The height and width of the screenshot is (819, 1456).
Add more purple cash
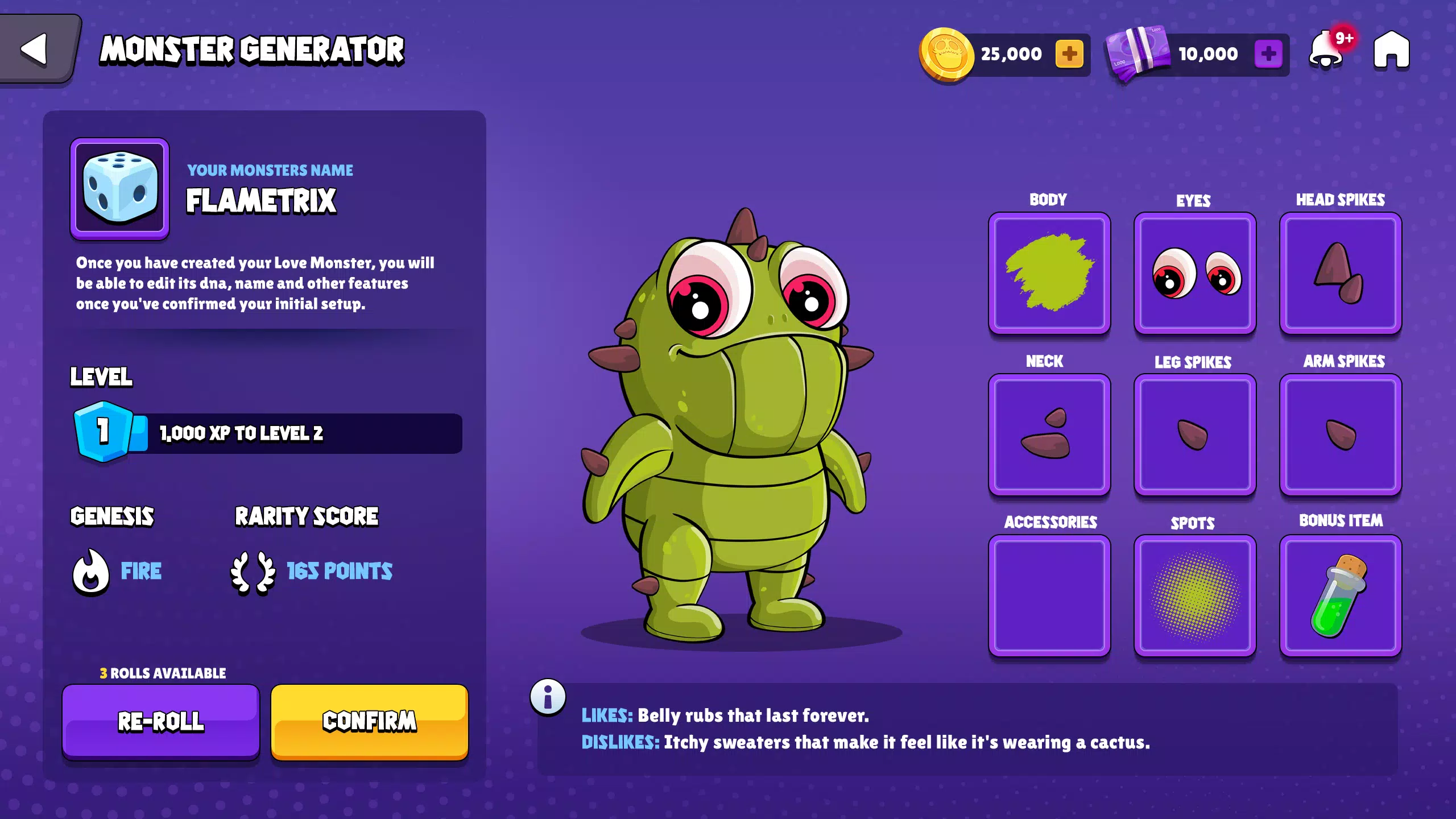coord(1268,54)
